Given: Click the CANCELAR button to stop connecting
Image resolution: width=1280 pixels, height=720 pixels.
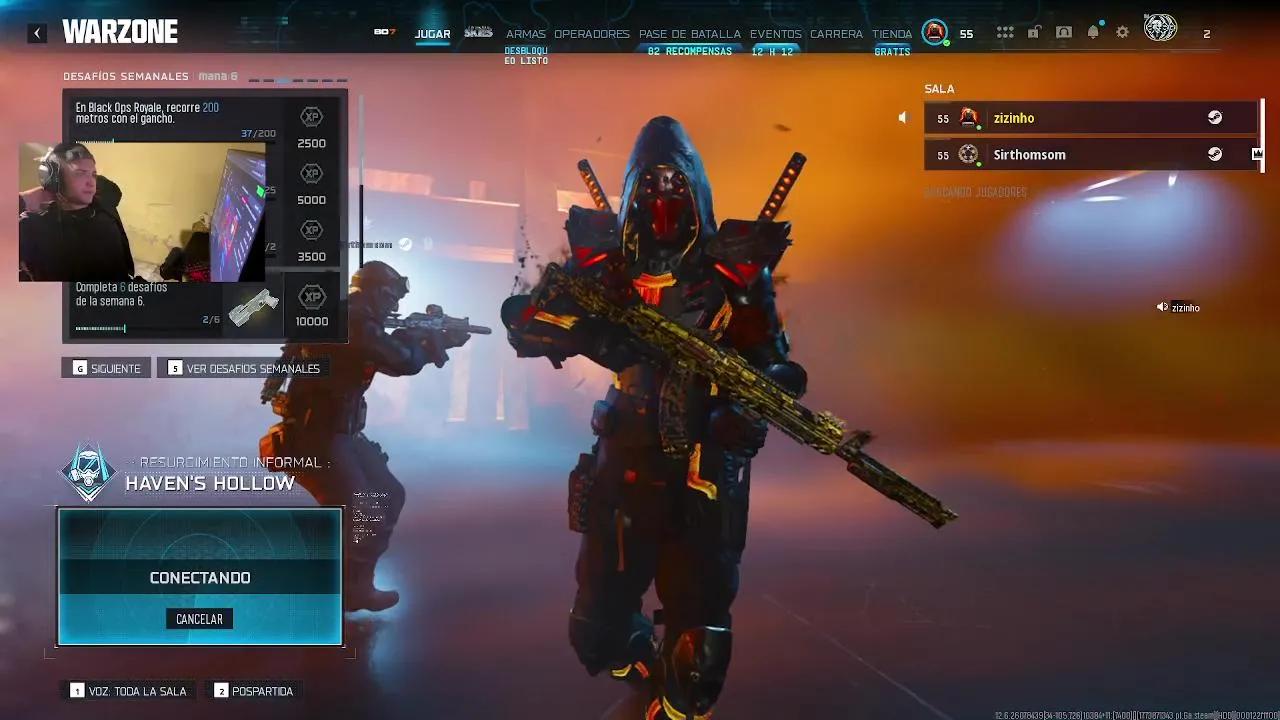Looking at the screenshot, I should pyautogui.click(x=199, y=619).
